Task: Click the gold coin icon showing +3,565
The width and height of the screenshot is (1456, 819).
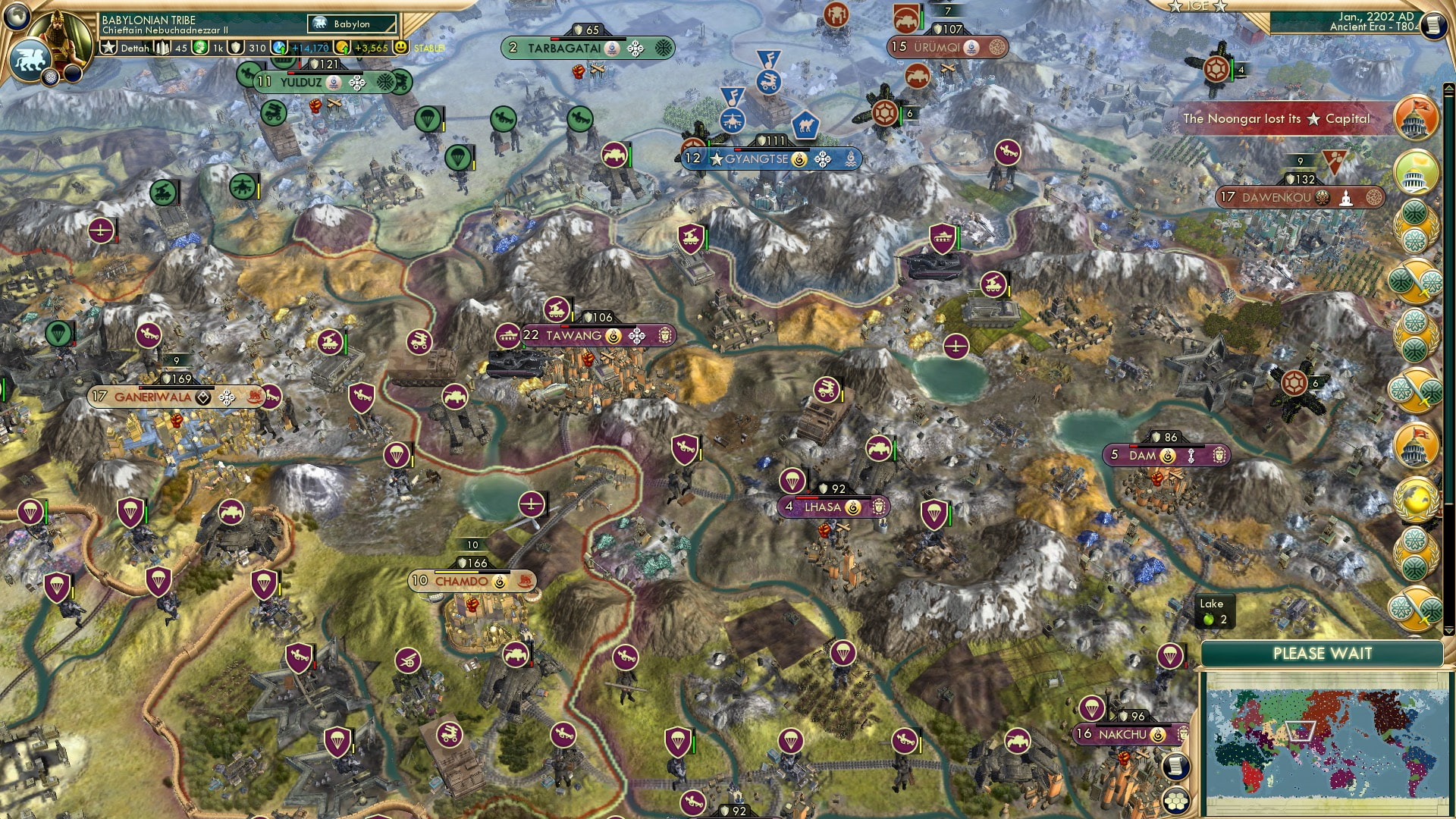Action: pos(341,47)
